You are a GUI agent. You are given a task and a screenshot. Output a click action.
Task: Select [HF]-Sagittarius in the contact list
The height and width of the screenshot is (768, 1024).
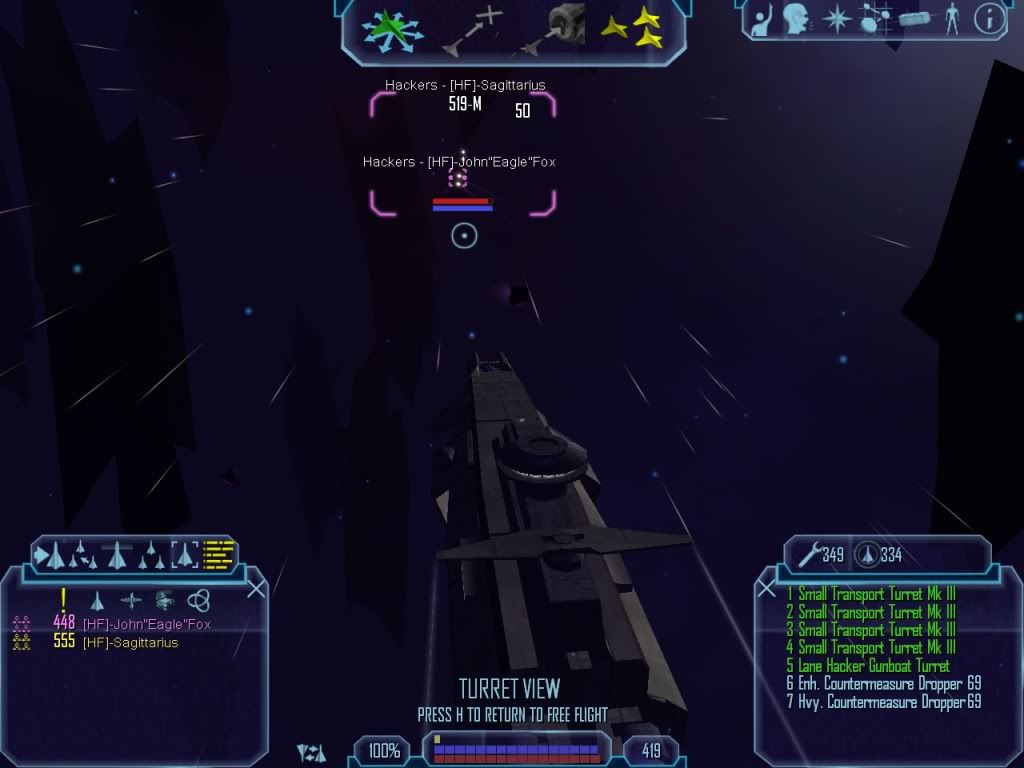[130, 642]
